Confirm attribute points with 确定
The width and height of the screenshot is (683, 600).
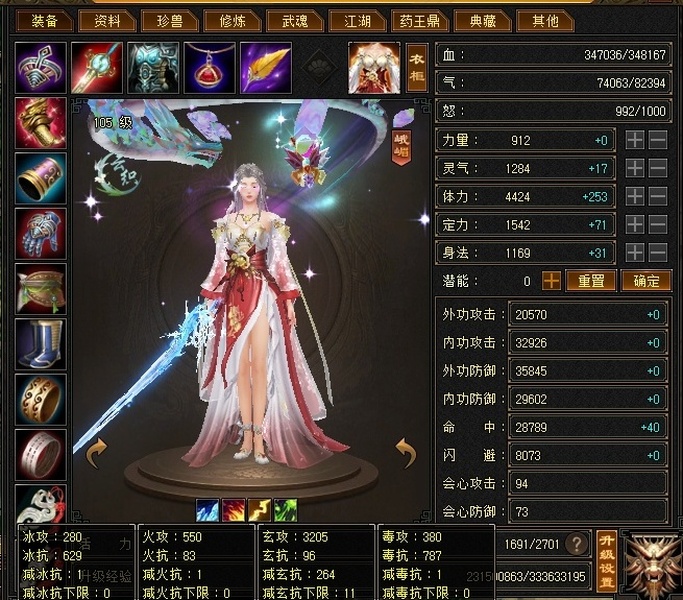tap(646, 282)
